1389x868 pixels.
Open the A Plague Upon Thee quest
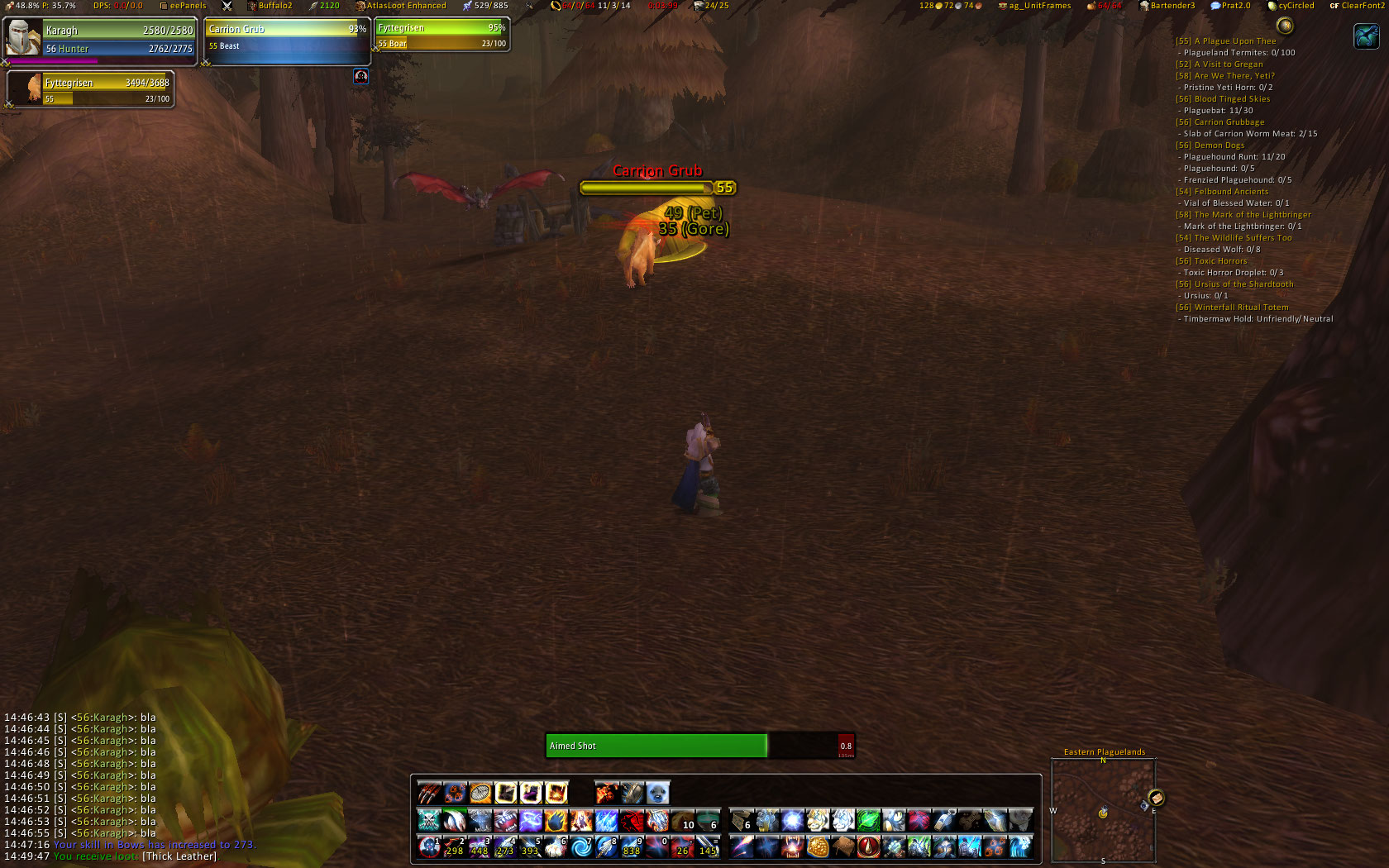tap(1234, 41)
